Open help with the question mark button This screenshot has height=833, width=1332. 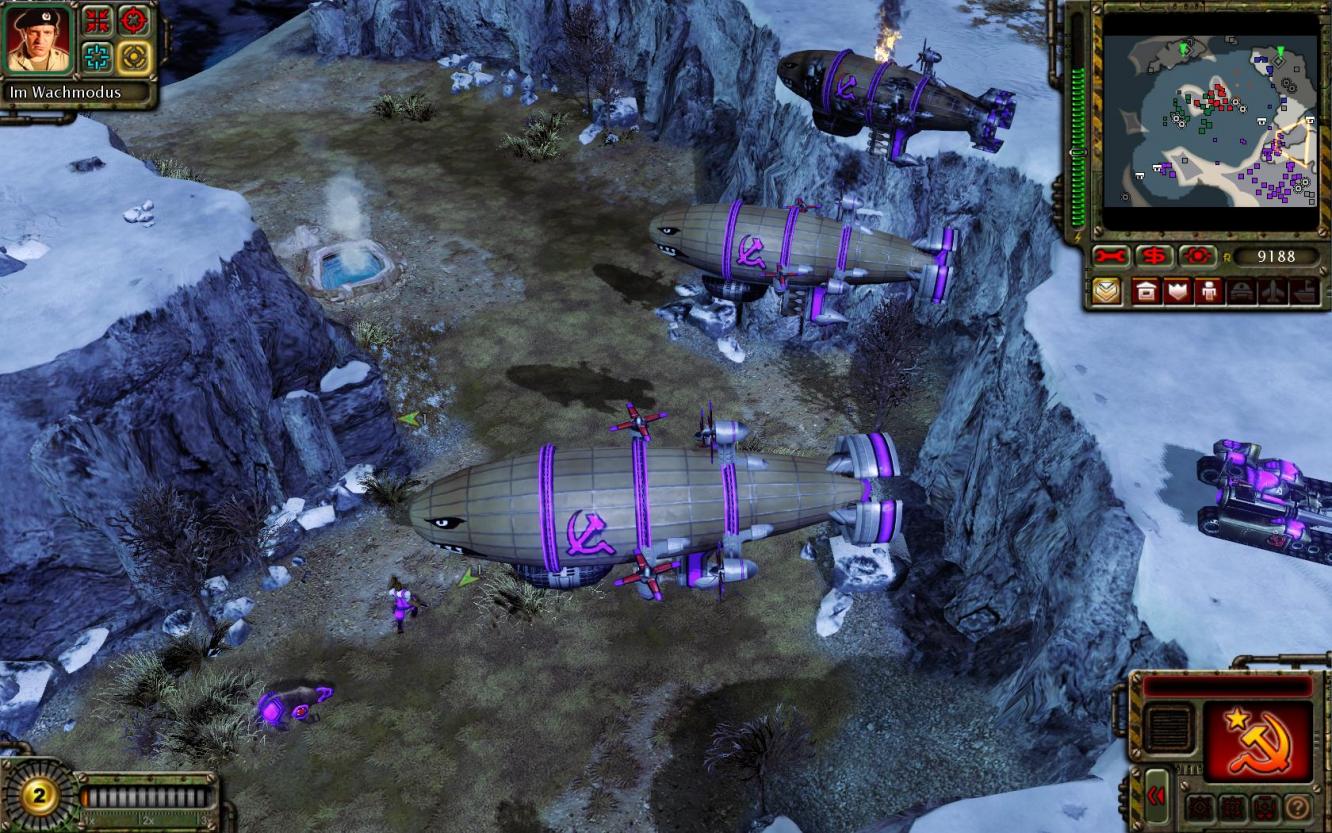(1297, 807)
